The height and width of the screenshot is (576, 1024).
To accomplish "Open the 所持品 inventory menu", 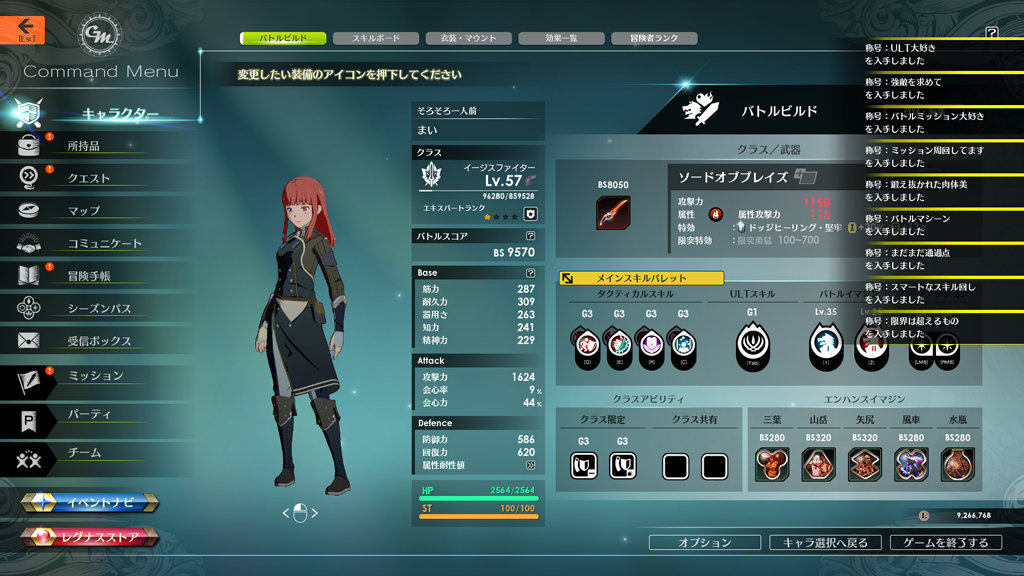I will coord(84,146).
